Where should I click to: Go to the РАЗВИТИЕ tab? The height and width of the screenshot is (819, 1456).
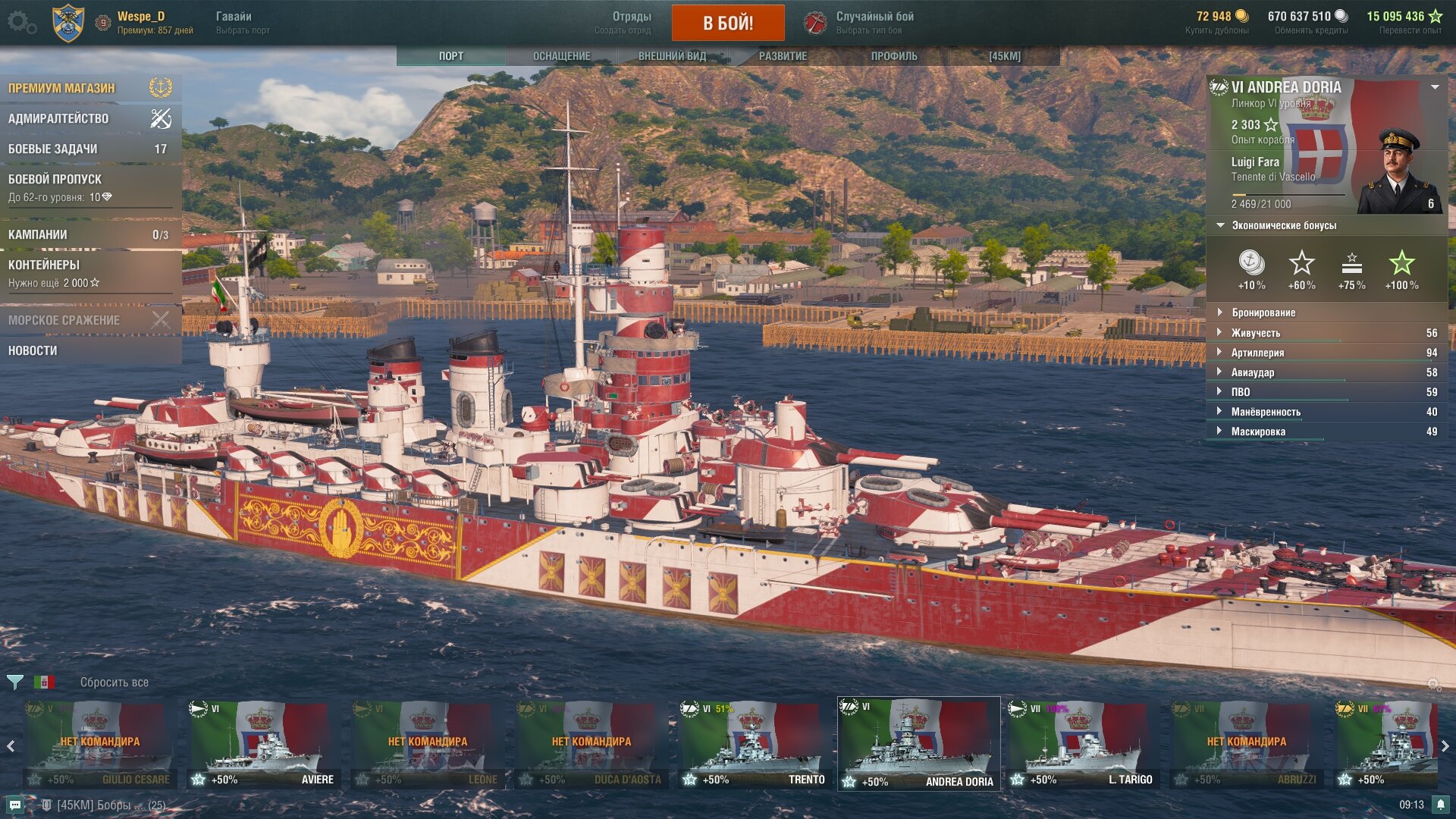pyautogui.click(x=783, y=56)
